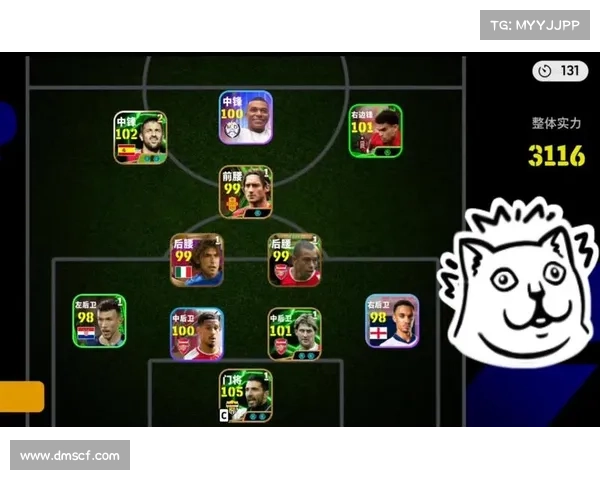Choose the 100-rated 中锋 striker card
Image resolution: width=600 pixels, height=480 pixels.
[246, 118]
